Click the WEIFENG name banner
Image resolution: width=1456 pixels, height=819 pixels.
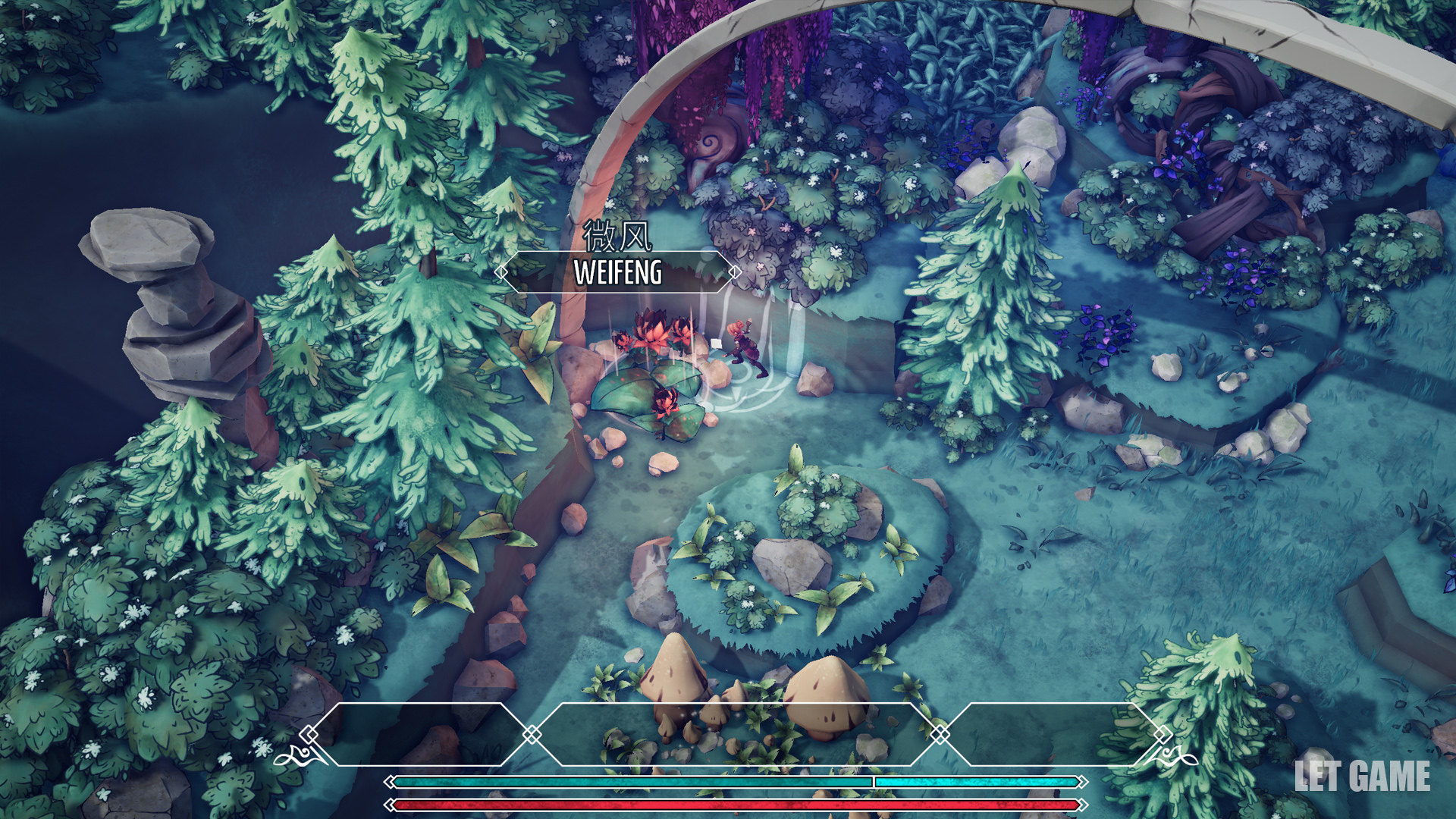(617, 272)
